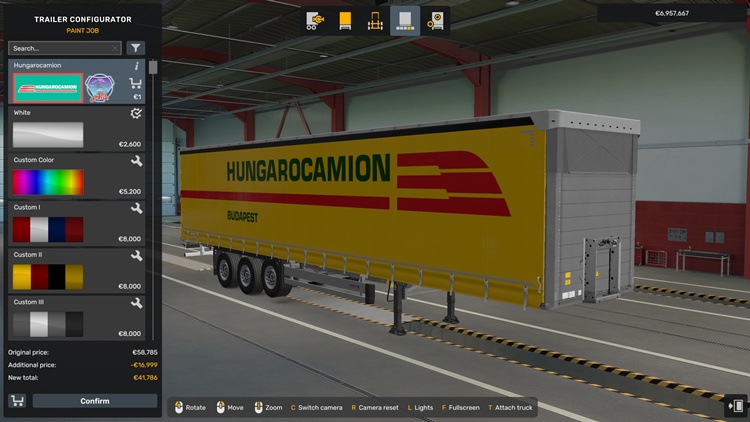Choose the White paint job
Screen dimensions: 750x422
tap(47, 135)
